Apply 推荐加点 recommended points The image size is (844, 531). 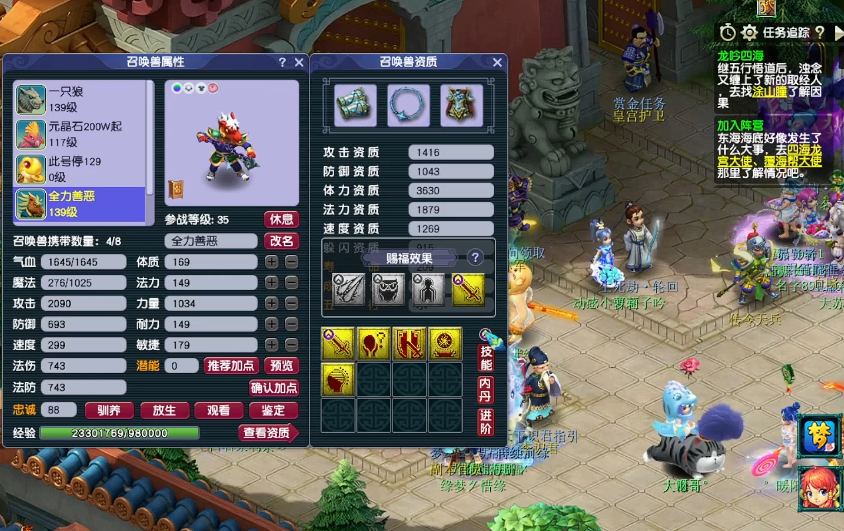(x=231, y=366)
